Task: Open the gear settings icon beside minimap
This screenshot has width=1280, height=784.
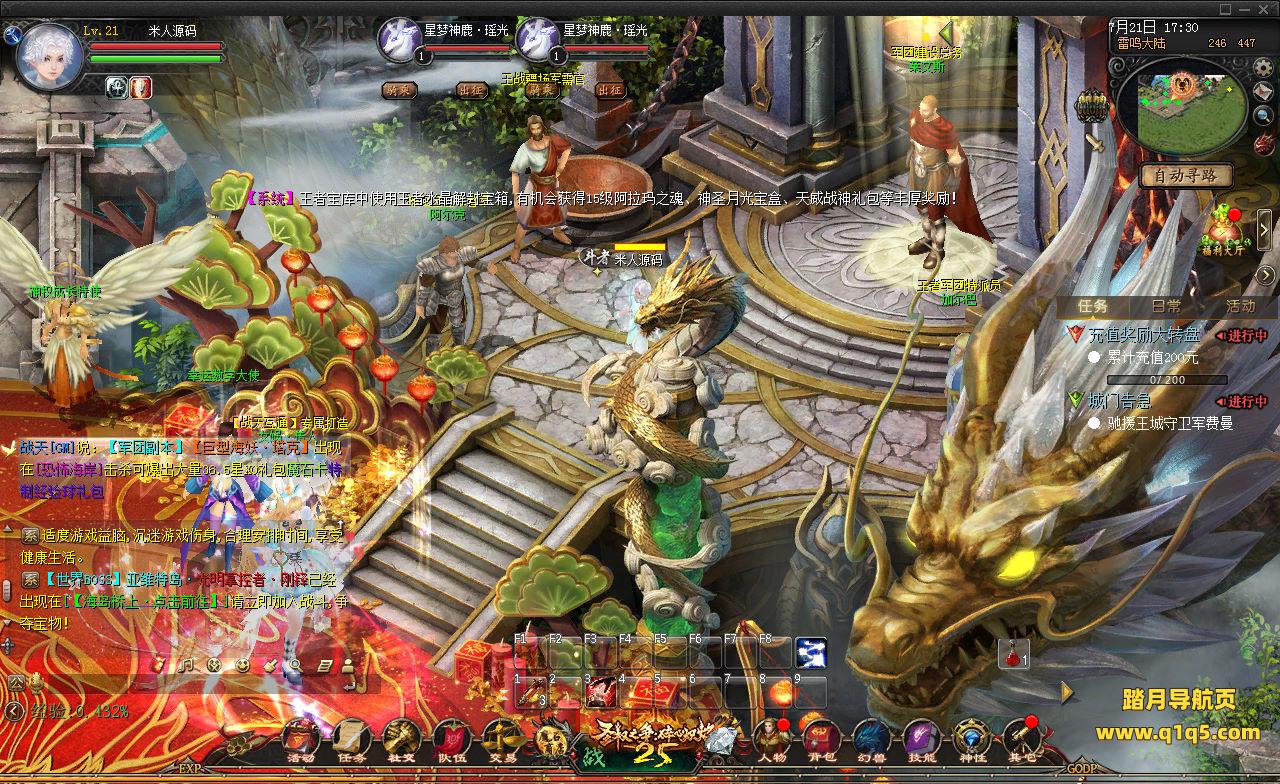Action: point(1263,67)
